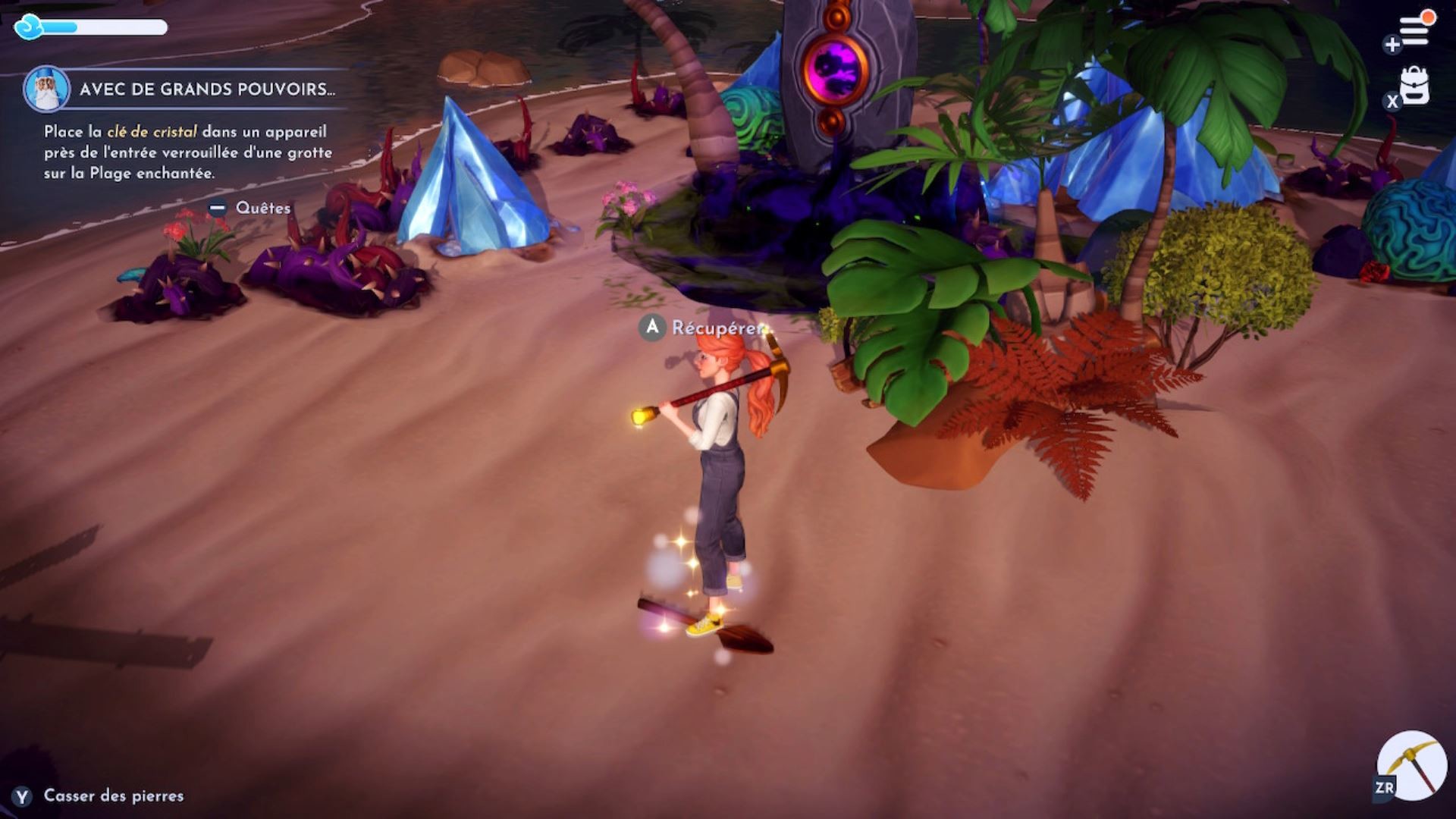Open the main menu lines icon

[x=1414, y=32]
